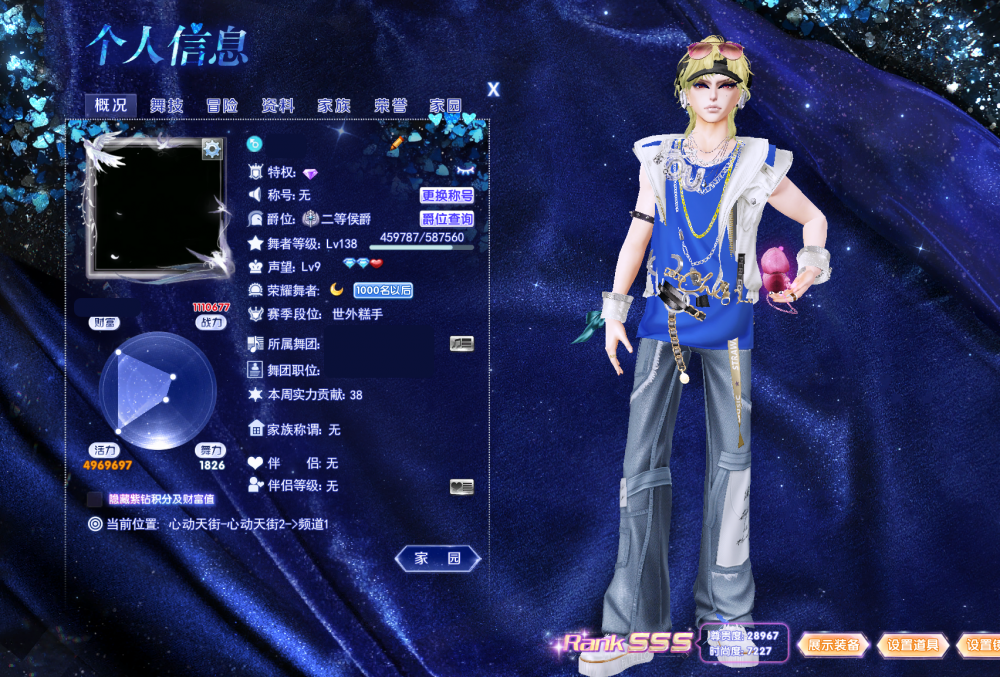This screenshot has height=677, width=1000.
Task: Open the dance troupe details icon
Action: click(x=461, y=343)
